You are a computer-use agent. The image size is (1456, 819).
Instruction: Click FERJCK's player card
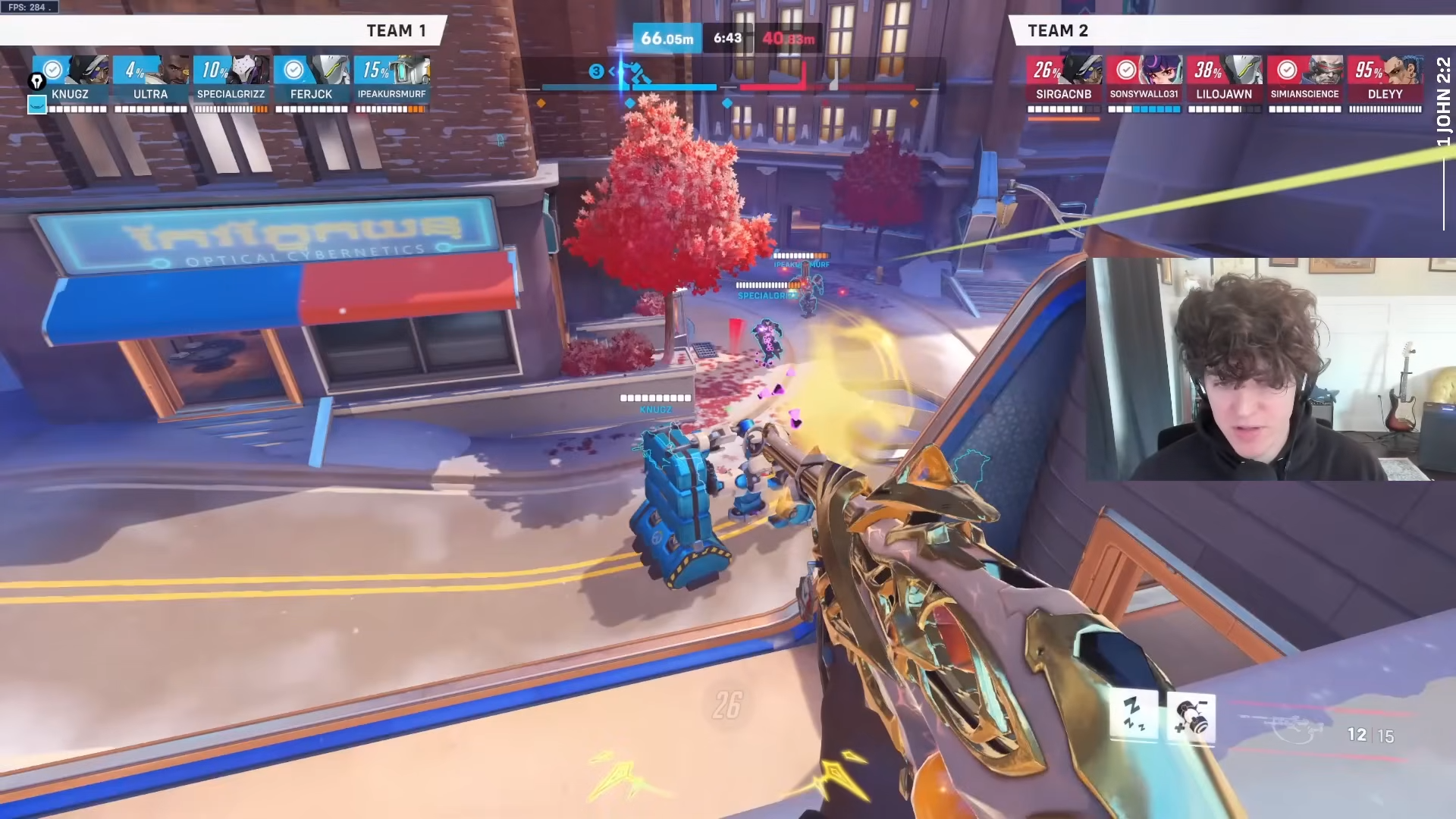coord(312,83)
